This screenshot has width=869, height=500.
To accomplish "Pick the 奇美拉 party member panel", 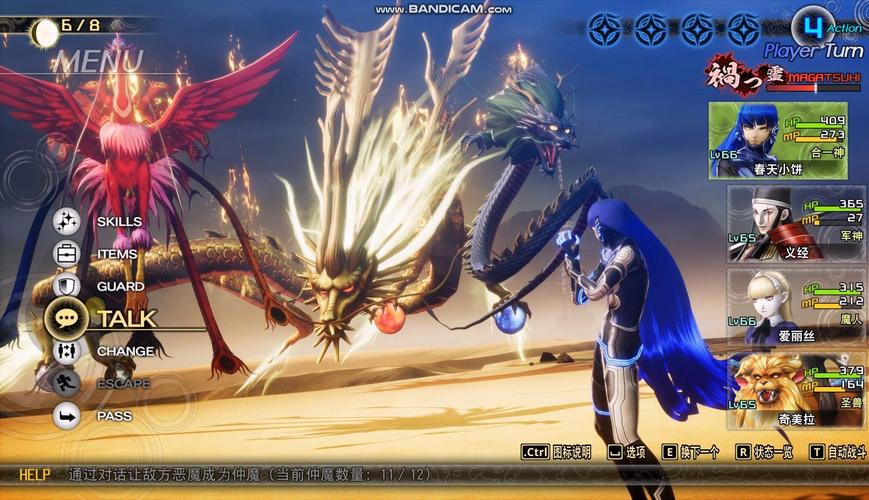I will [x=793, y=390].
